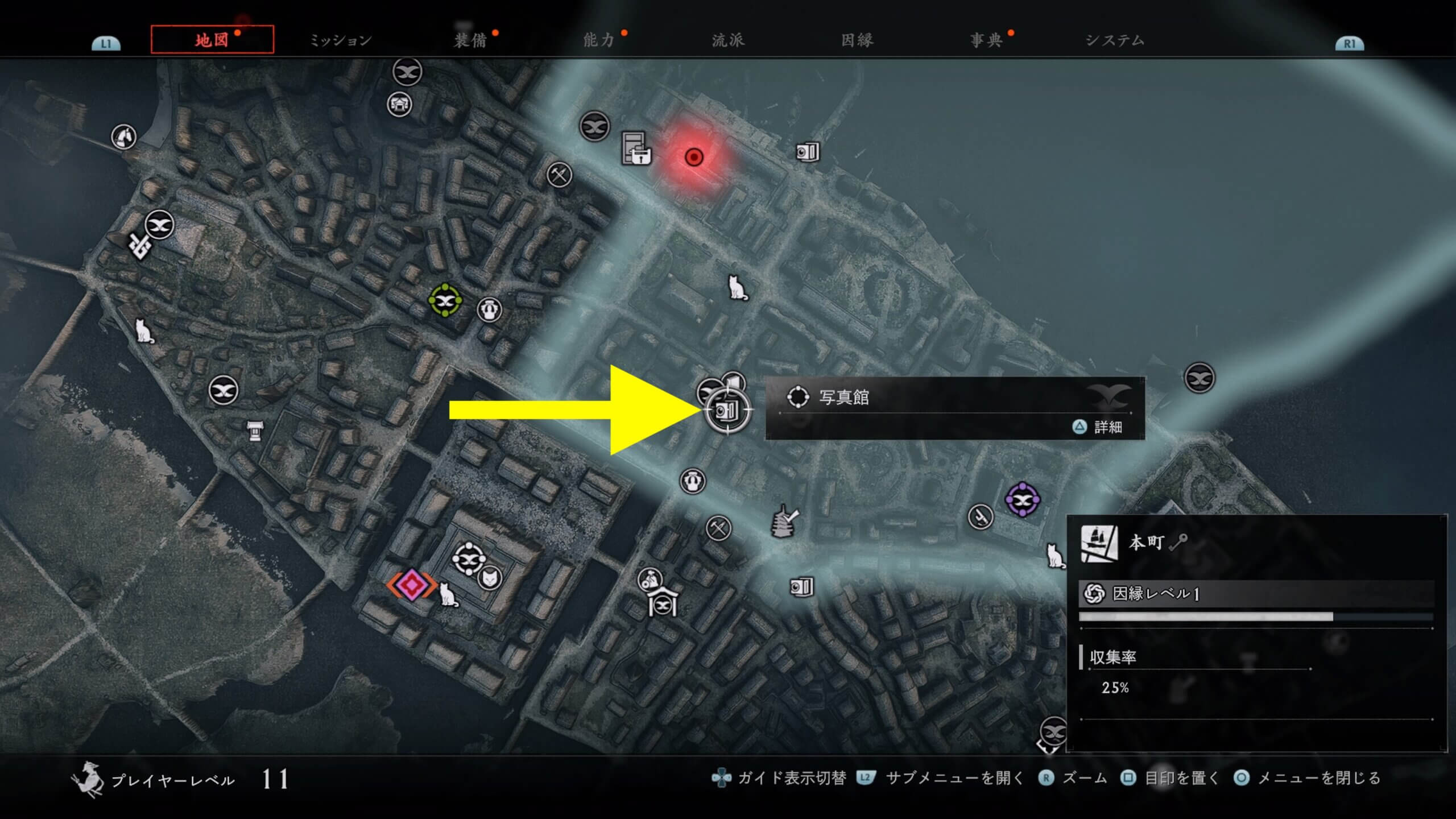
Task: Click the fox mask map marker
Action: [x=489, y=579]
